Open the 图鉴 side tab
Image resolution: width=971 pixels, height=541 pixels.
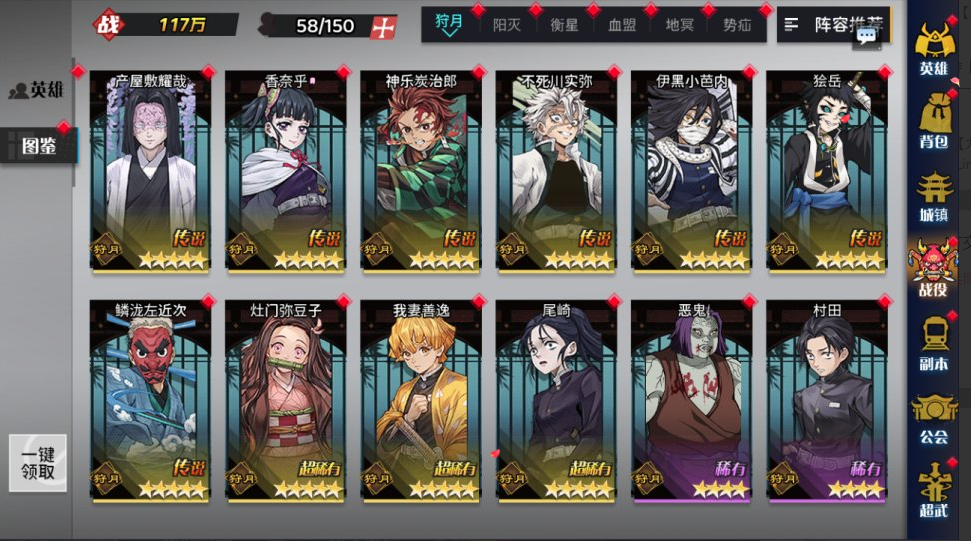(x=38, y=147)
